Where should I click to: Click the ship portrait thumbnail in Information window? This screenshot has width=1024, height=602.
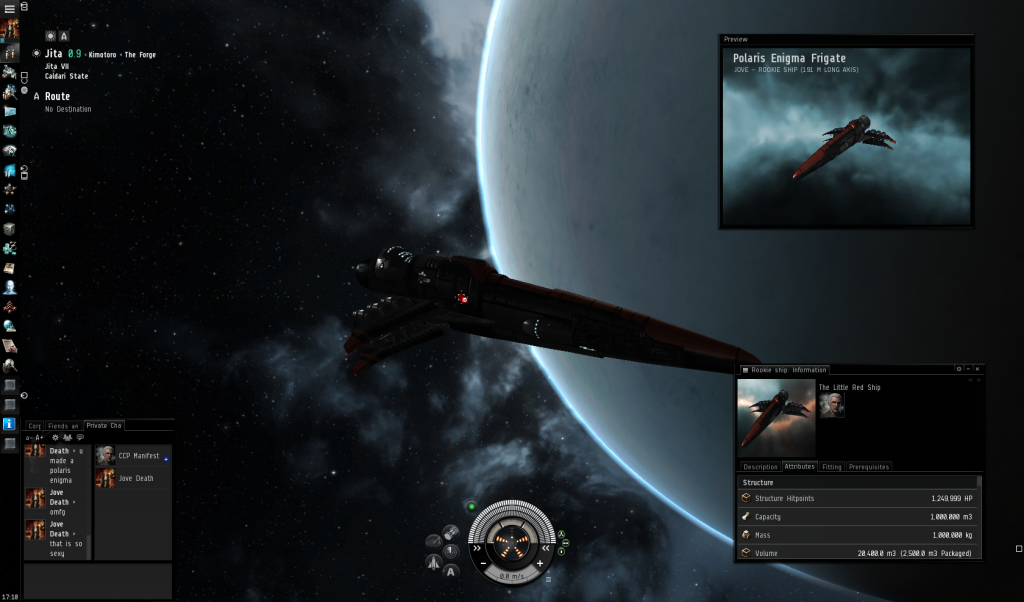[776, 418]
